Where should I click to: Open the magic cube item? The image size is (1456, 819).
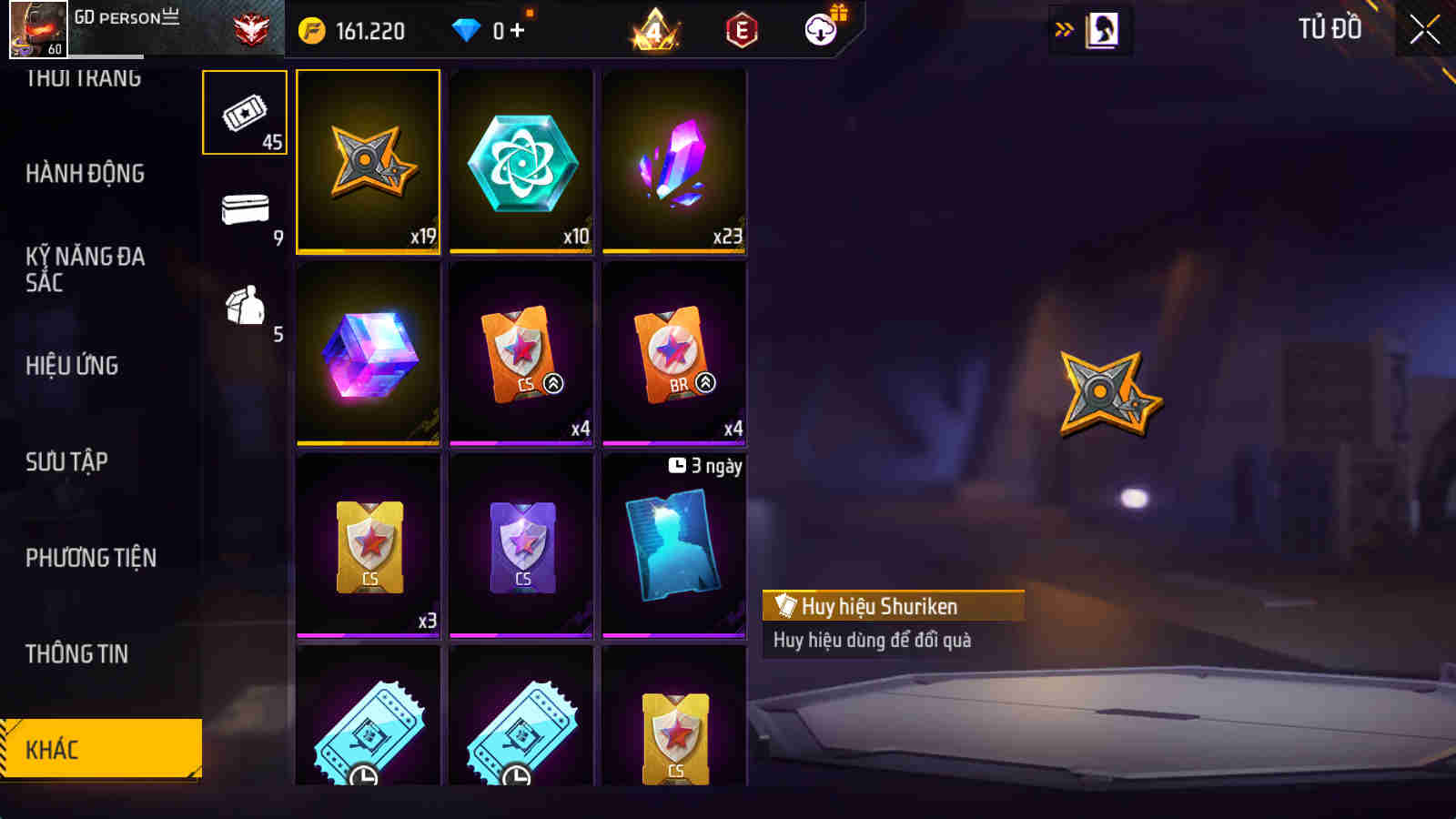[x=368, y=353]
